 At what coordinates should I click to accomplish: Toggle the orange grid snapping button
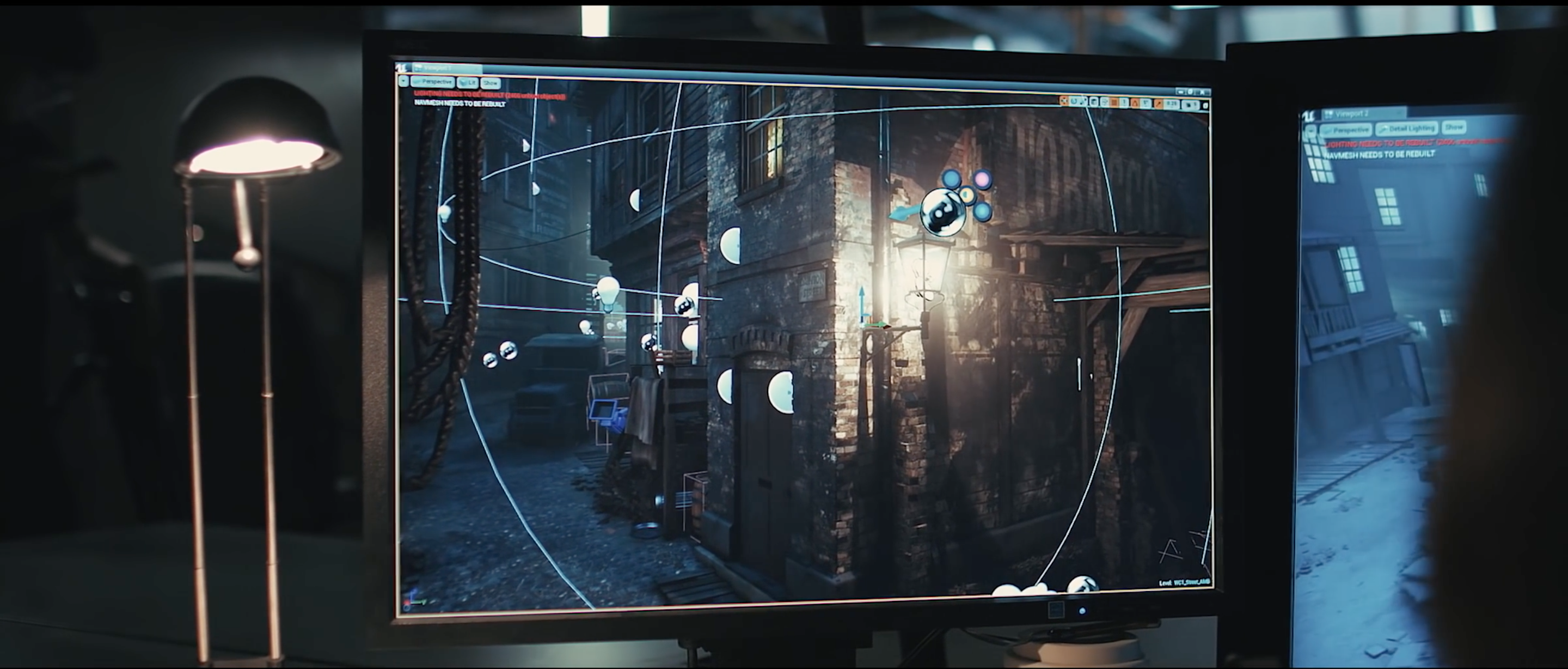click(x=1114, y=102)
